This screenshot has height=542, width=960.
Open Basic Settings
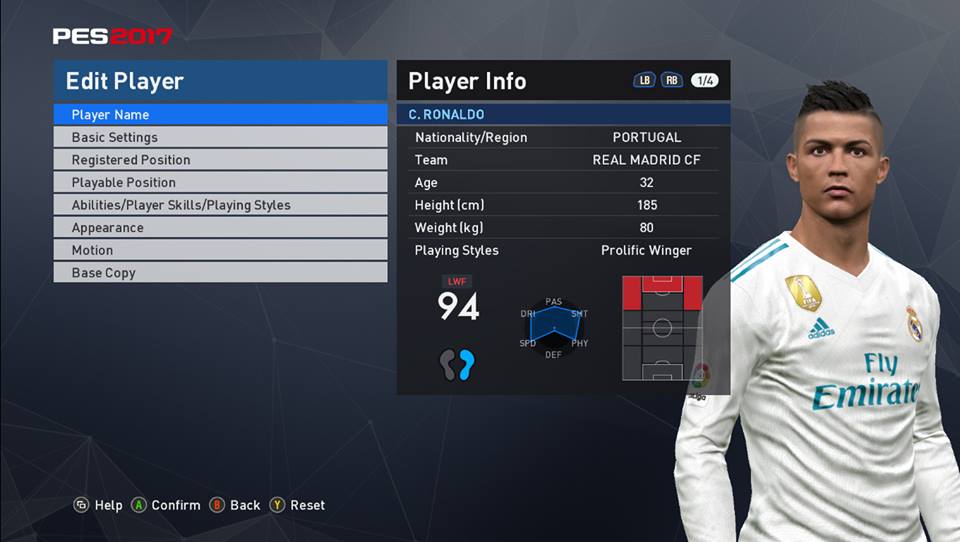click(x=220, y=138)
